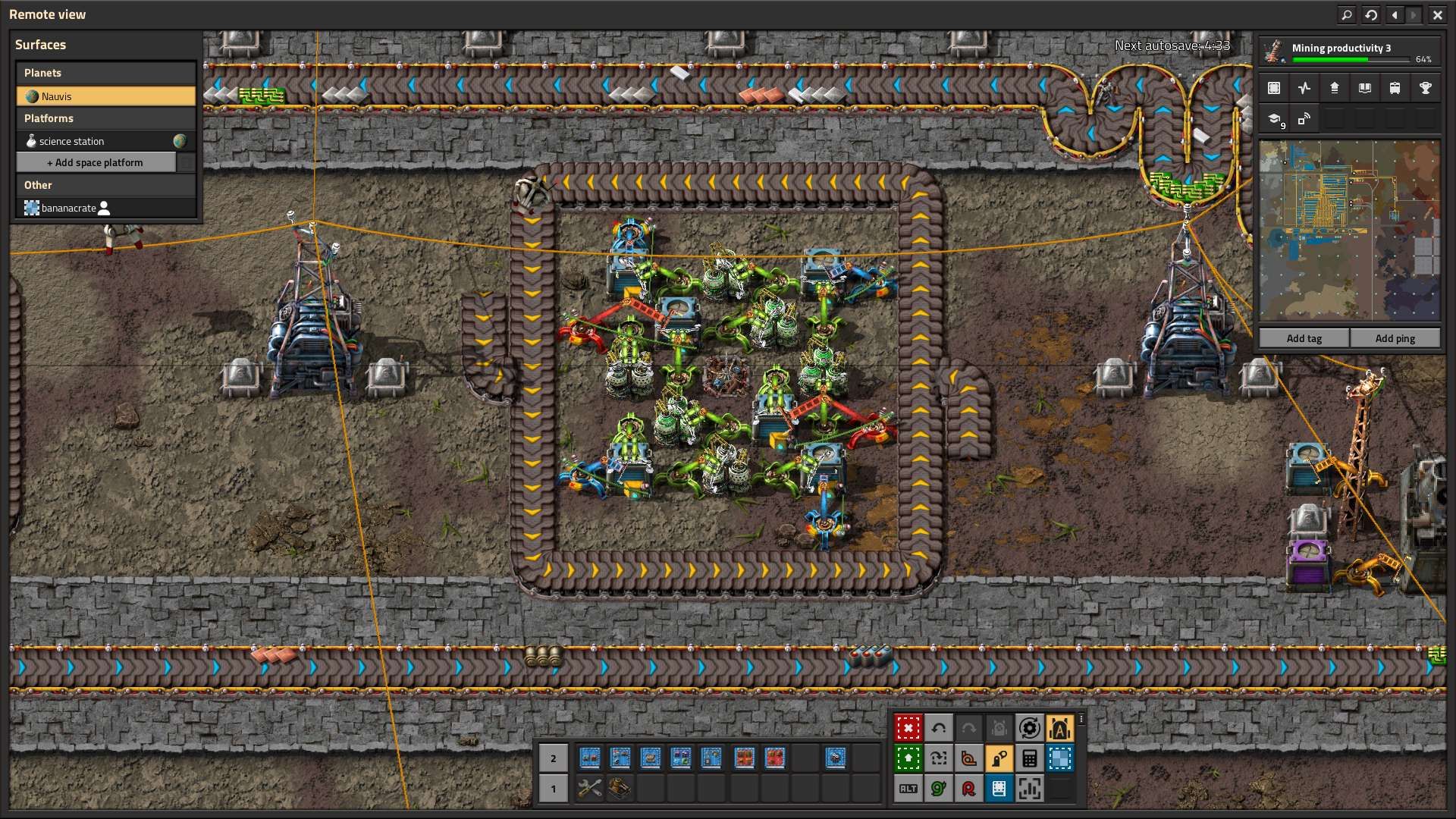Open the search magnifier in title bar

point(1347,14)
